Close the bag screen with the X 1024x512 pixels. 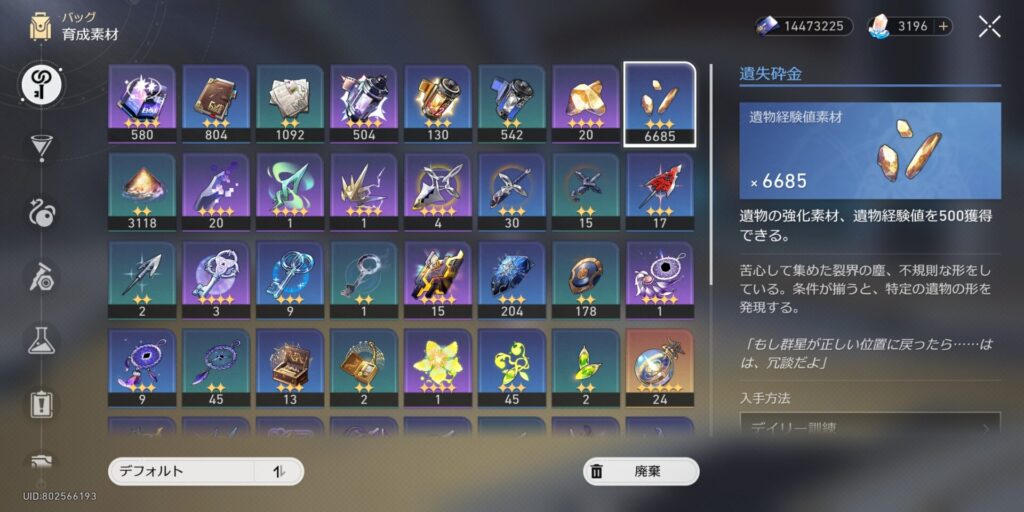point(989,27)
